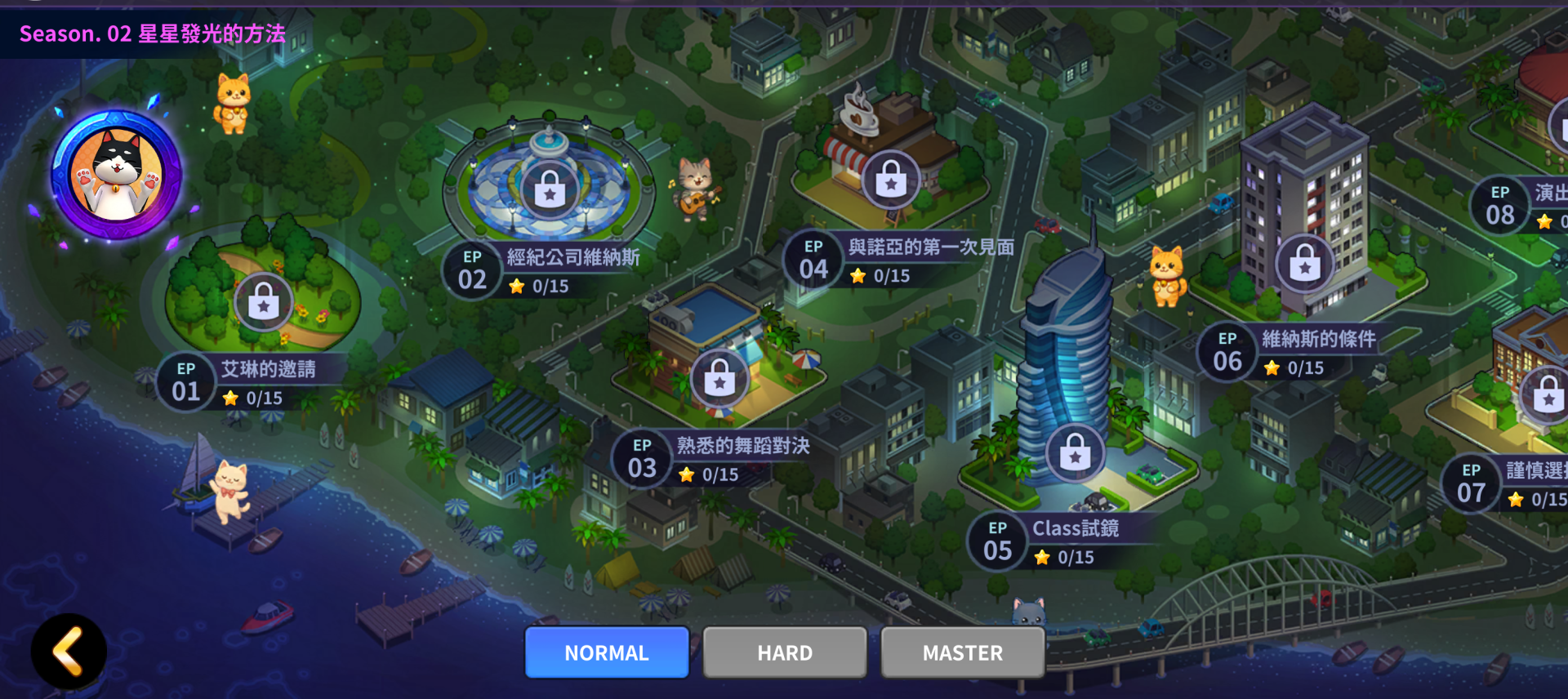The image size is (1568, 699).
Task: Click the lock icon on the pool building
Action: 719,378
